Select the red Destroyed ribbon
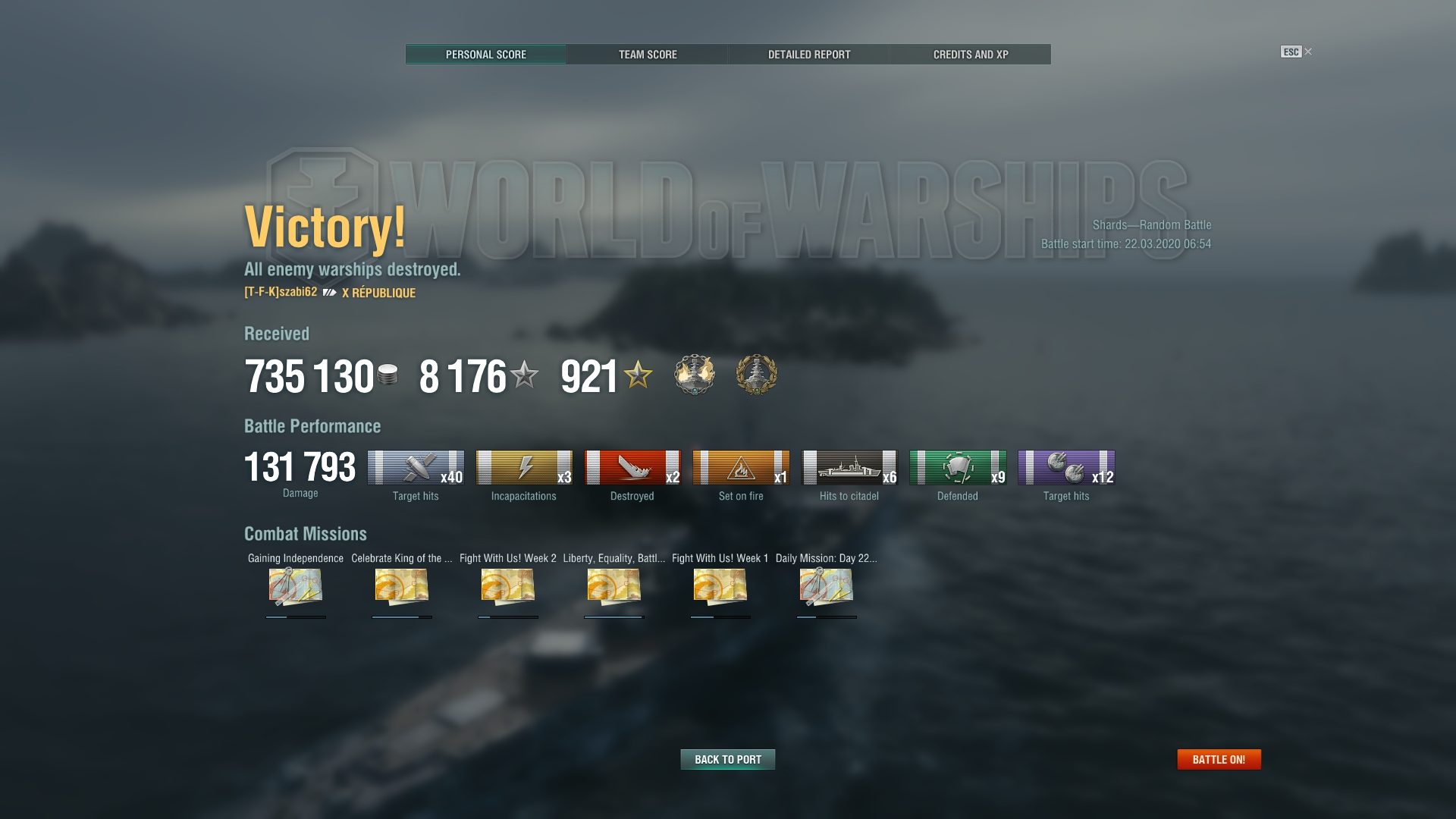The height and width of the screenshot is (819, 1456). (632, 468)
